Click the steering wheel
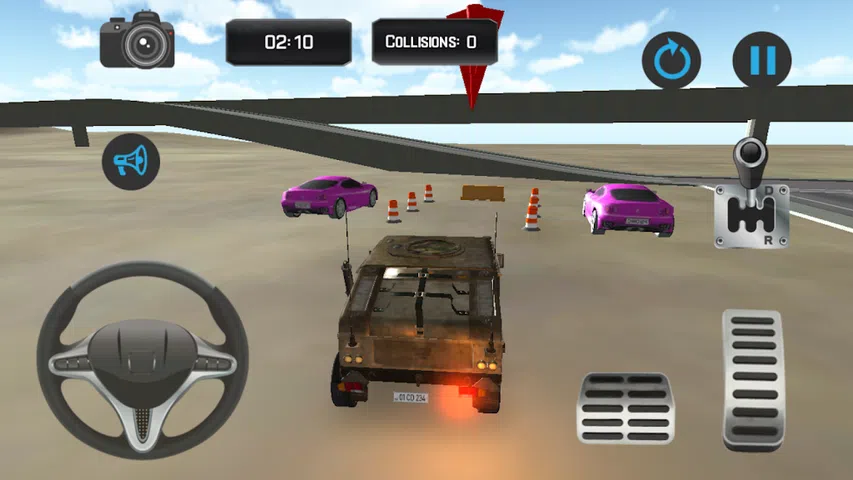 [142, 360]
